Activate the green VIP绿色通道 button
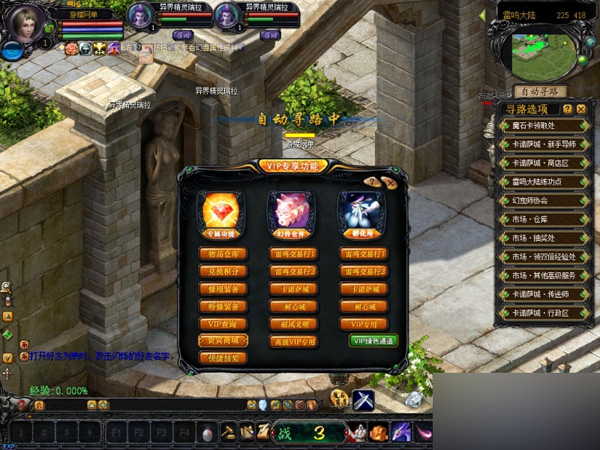 (373, 341)
